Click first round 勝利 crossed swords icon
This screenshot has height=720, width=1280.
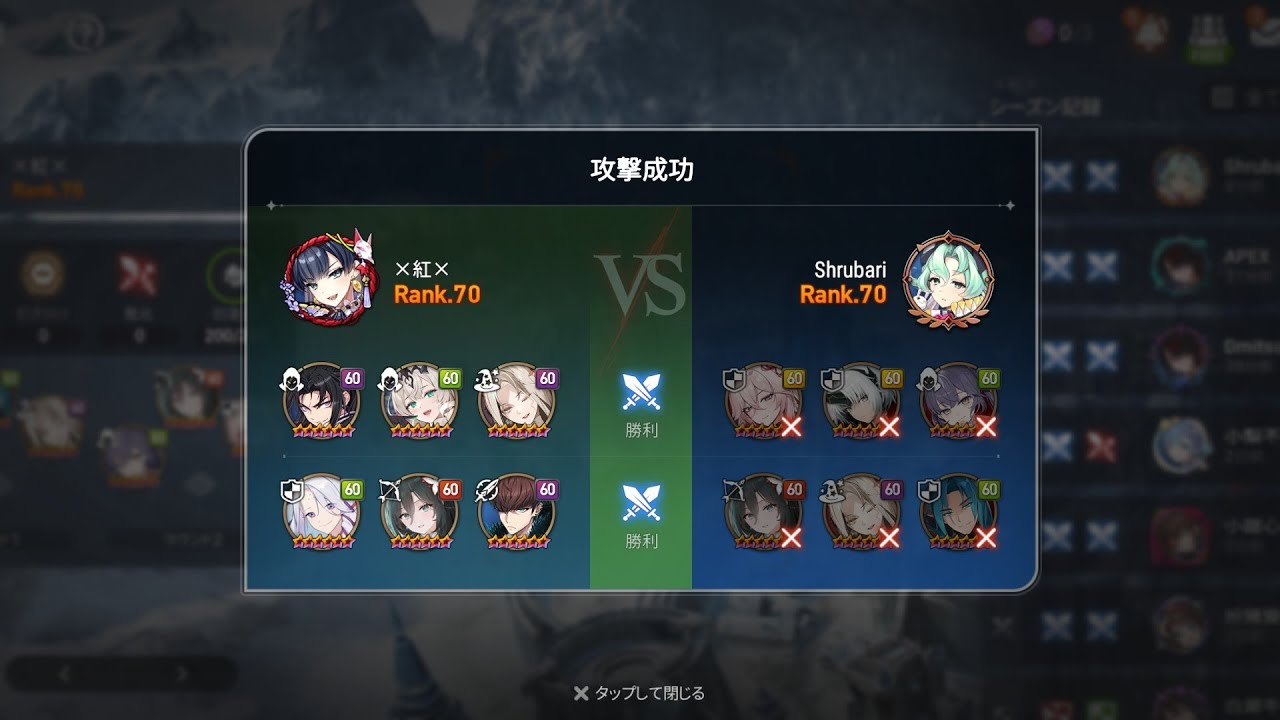pos(641,393)
